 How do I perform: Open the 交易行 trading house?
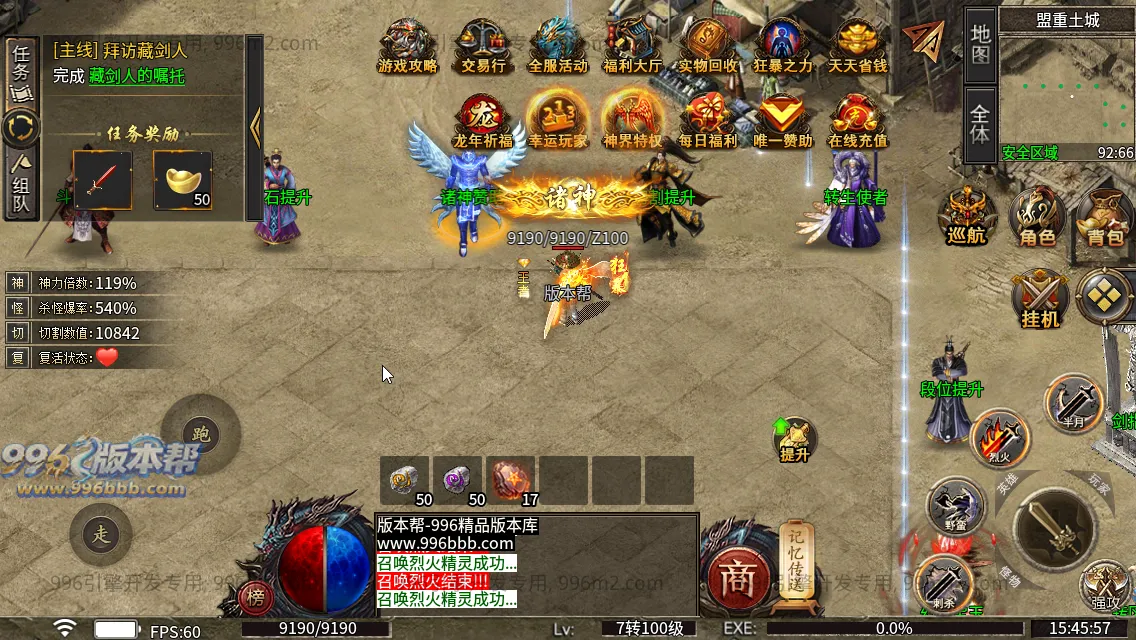[x=482, y=45]
